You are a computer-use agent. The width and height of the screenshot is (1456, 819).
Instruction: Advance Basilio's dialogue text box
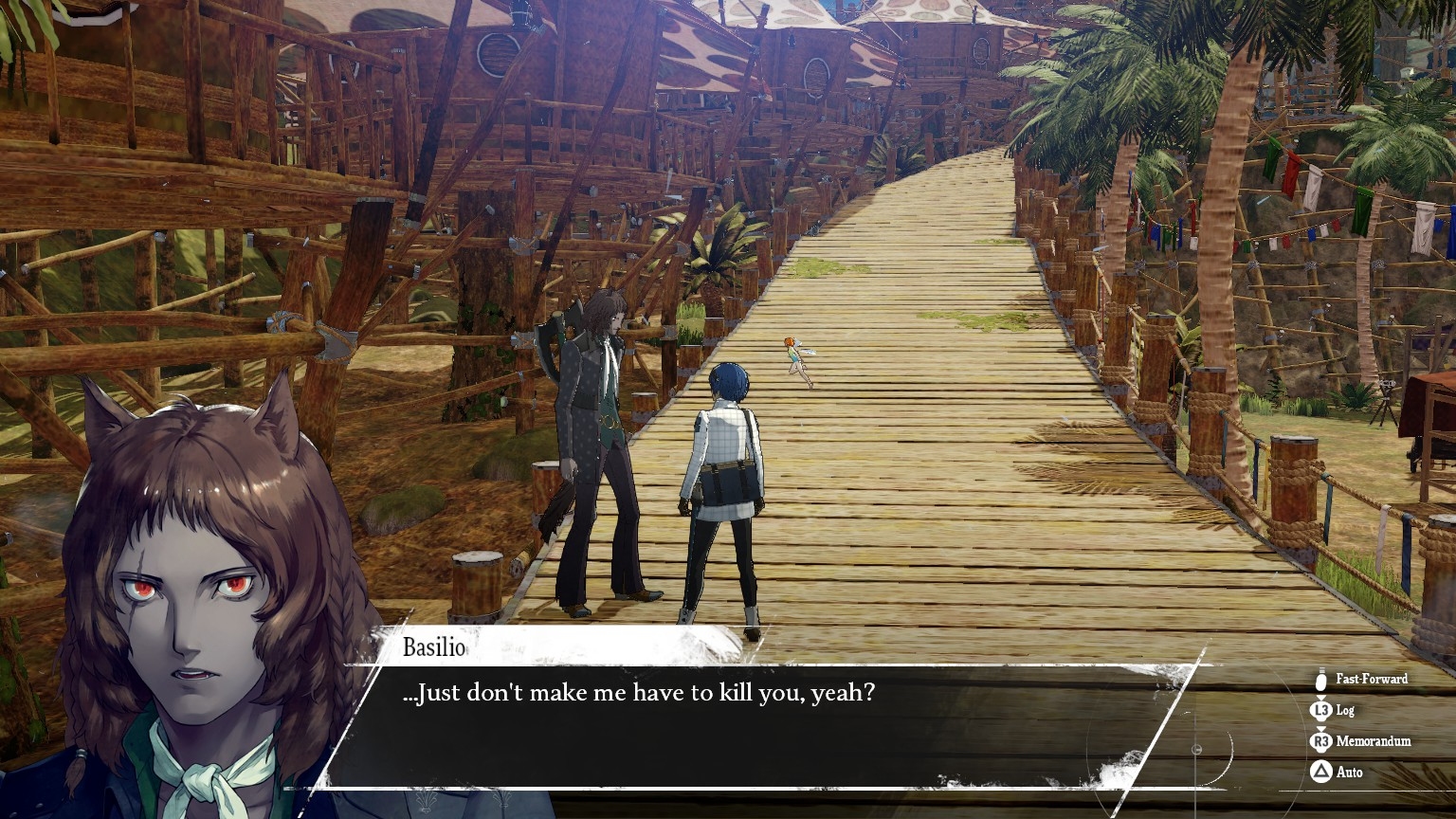[758, 725]
